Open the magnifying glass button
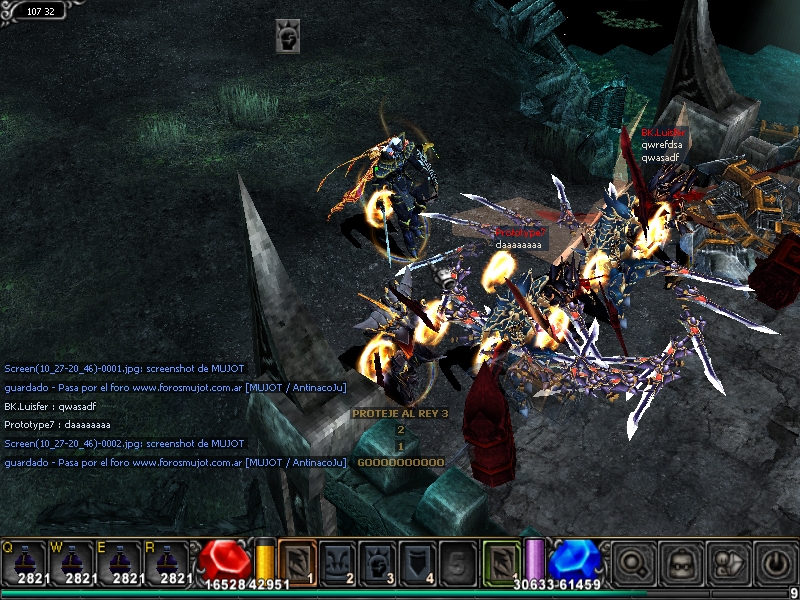Viewport: 800px width, 600px height. (x=632, y=562)
